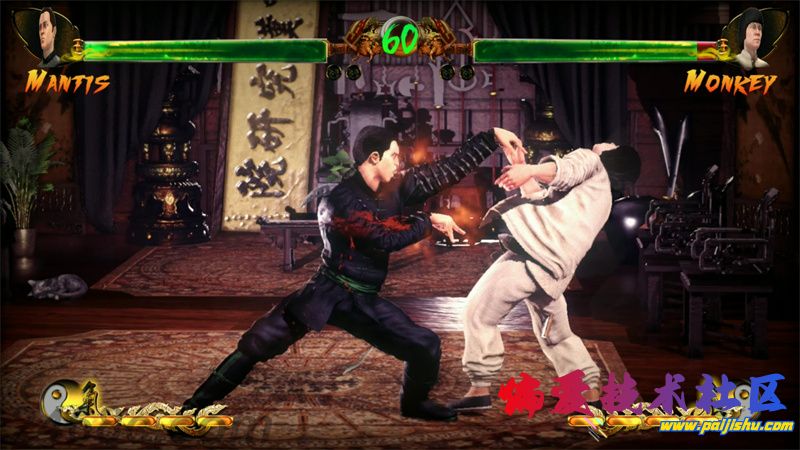Image resolution: width=800 pixels, height=450 pixels.
Task: Select the yin-yang emblem on the power meter
Action: coord(57,401)
